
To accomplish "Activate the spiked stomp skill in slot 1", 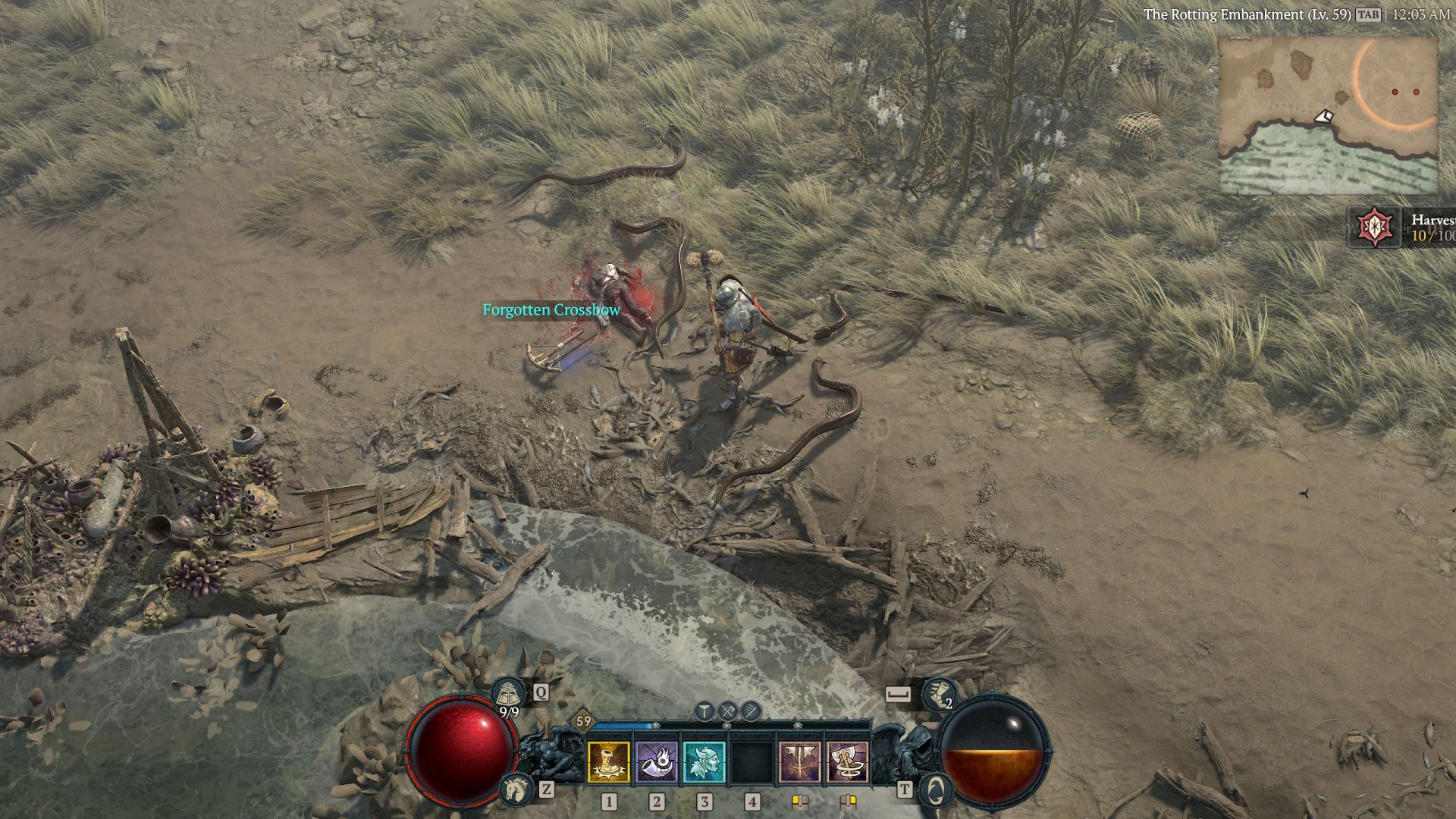I will point(608,762).
